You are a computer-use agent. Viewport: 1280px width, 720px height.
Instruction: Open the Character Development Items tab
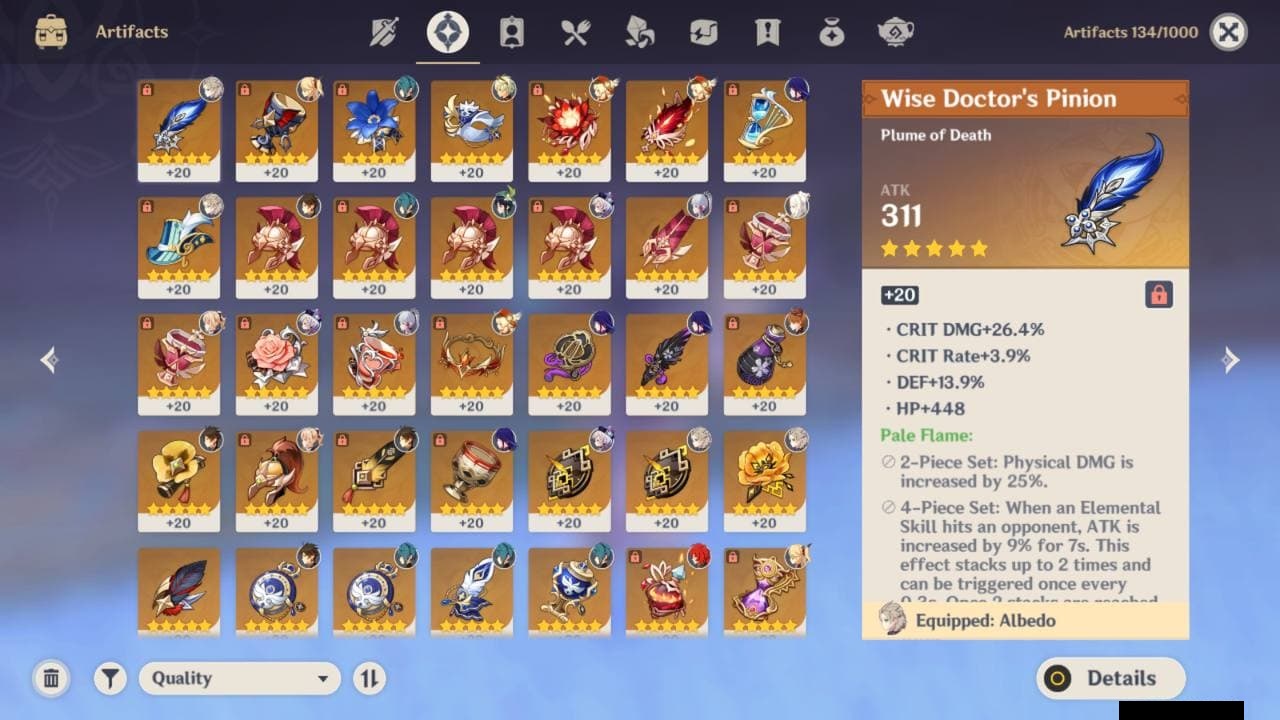click(512, 33)
